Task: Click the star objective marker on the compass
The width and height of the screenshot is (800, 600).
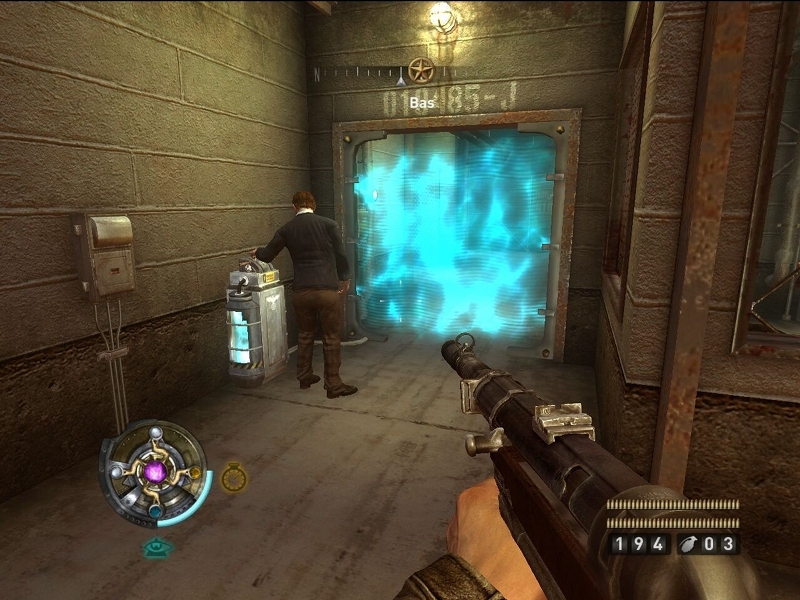Action: click(421, 70)
